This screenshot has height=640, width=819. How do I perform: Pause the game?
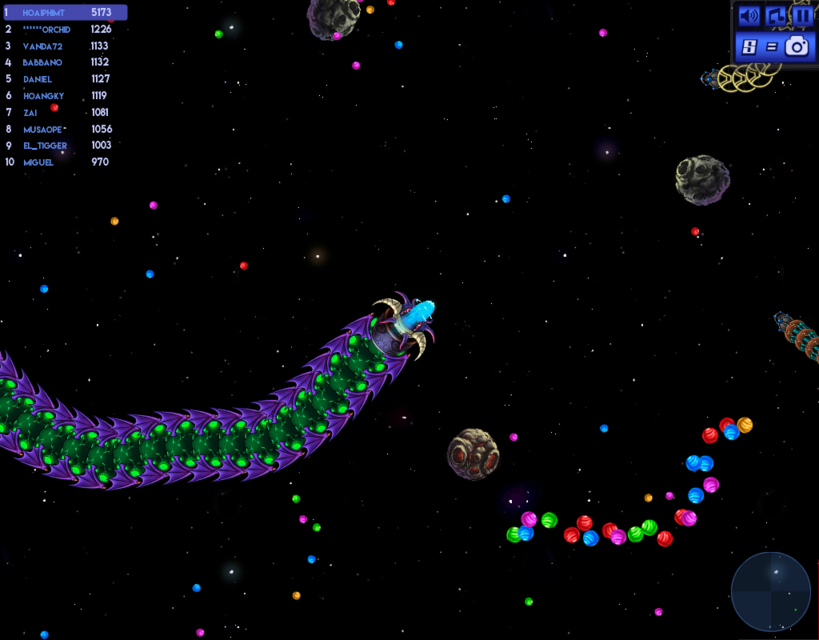802,16
